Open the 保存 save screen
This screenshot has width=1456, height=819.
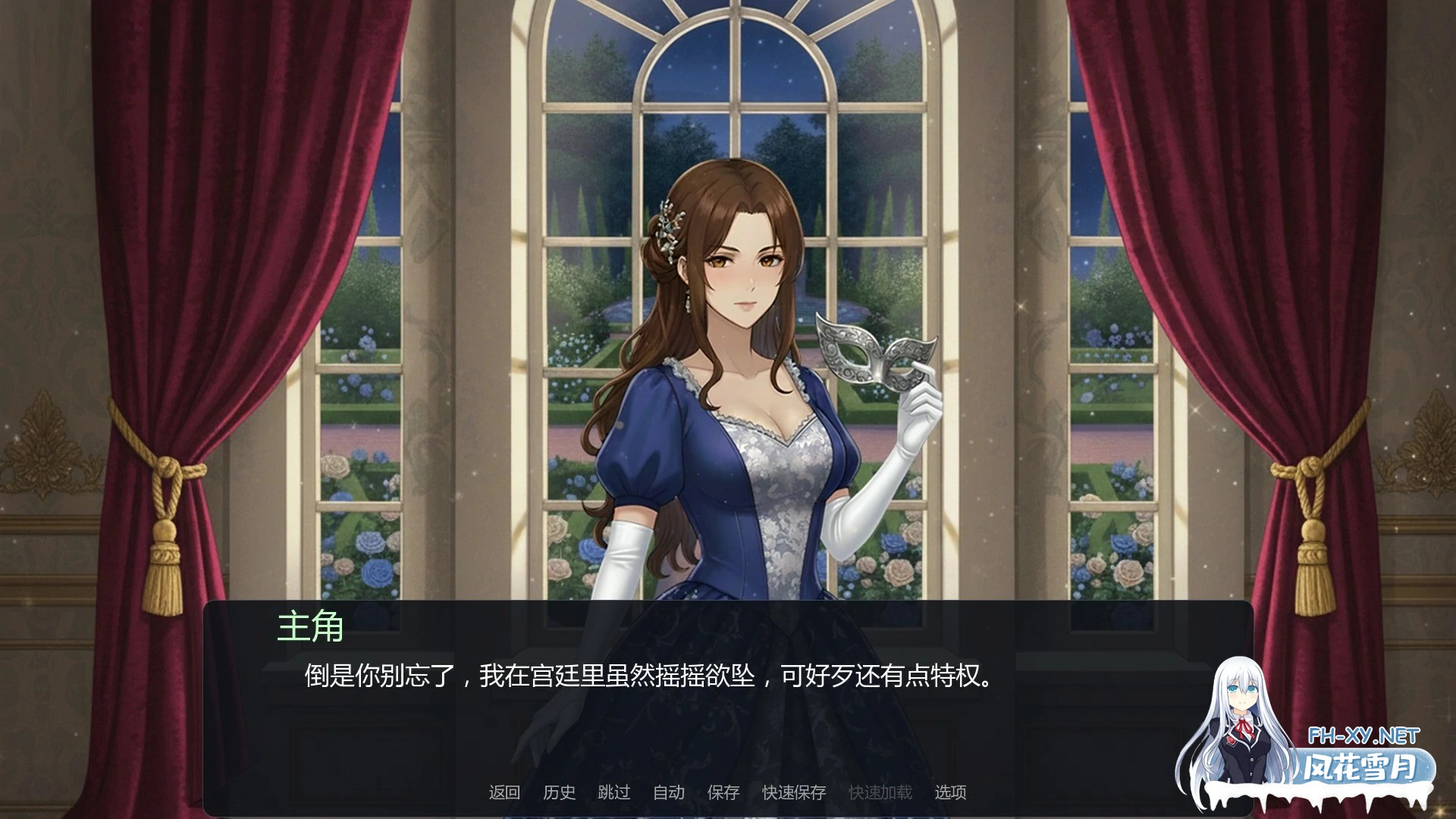click(x=722, y=790)
